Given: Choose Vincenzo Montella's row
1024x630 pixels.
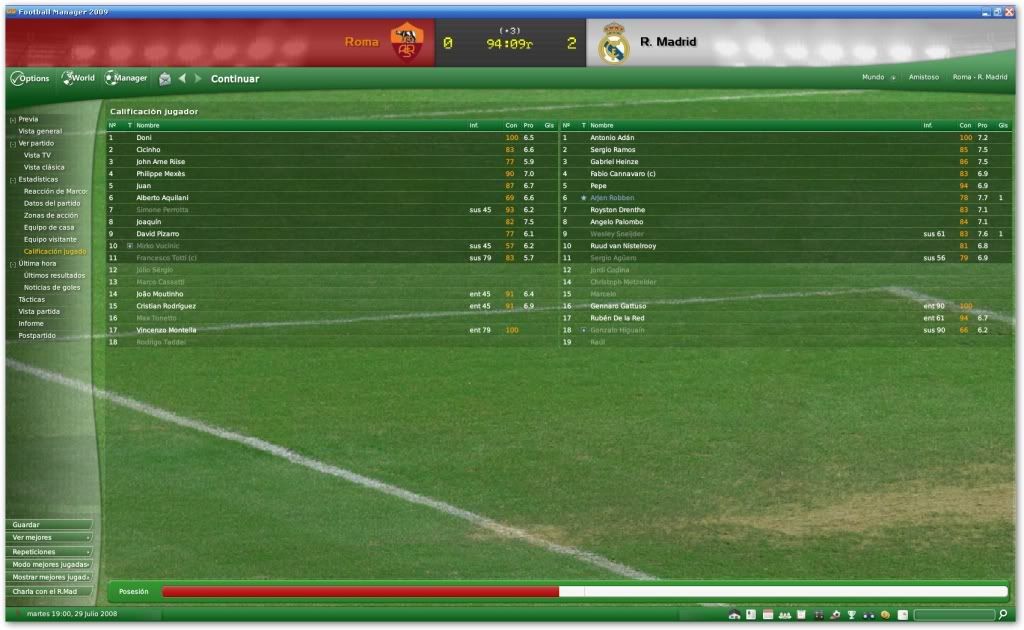Looking at the screenshot, I should (166, 330).
